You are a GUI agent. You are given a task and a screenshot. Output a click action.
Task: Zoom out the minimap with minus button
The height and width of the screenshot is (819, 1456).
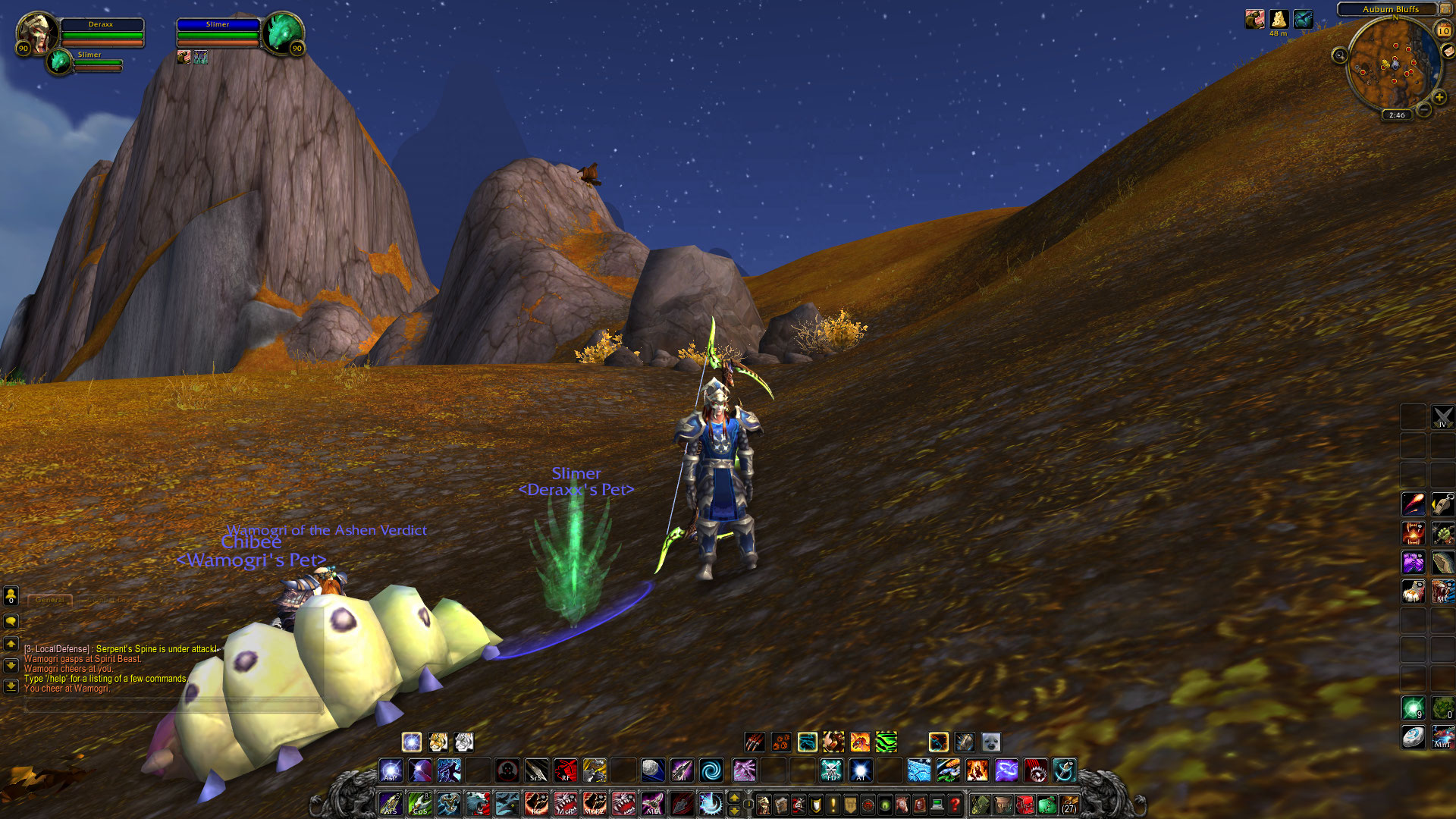tap(1424, 110)
